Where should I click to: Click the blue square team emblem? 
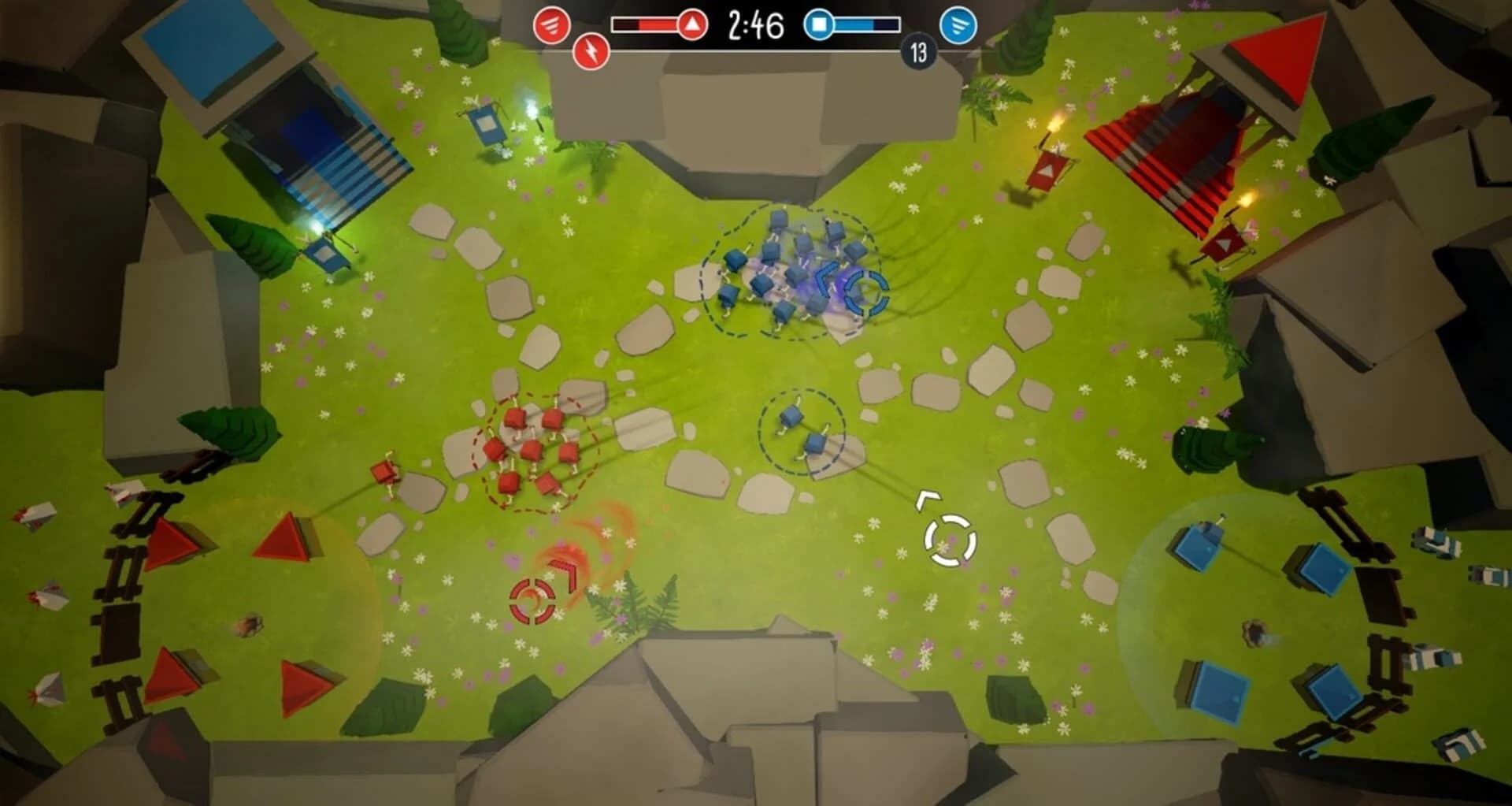[819, 24]
